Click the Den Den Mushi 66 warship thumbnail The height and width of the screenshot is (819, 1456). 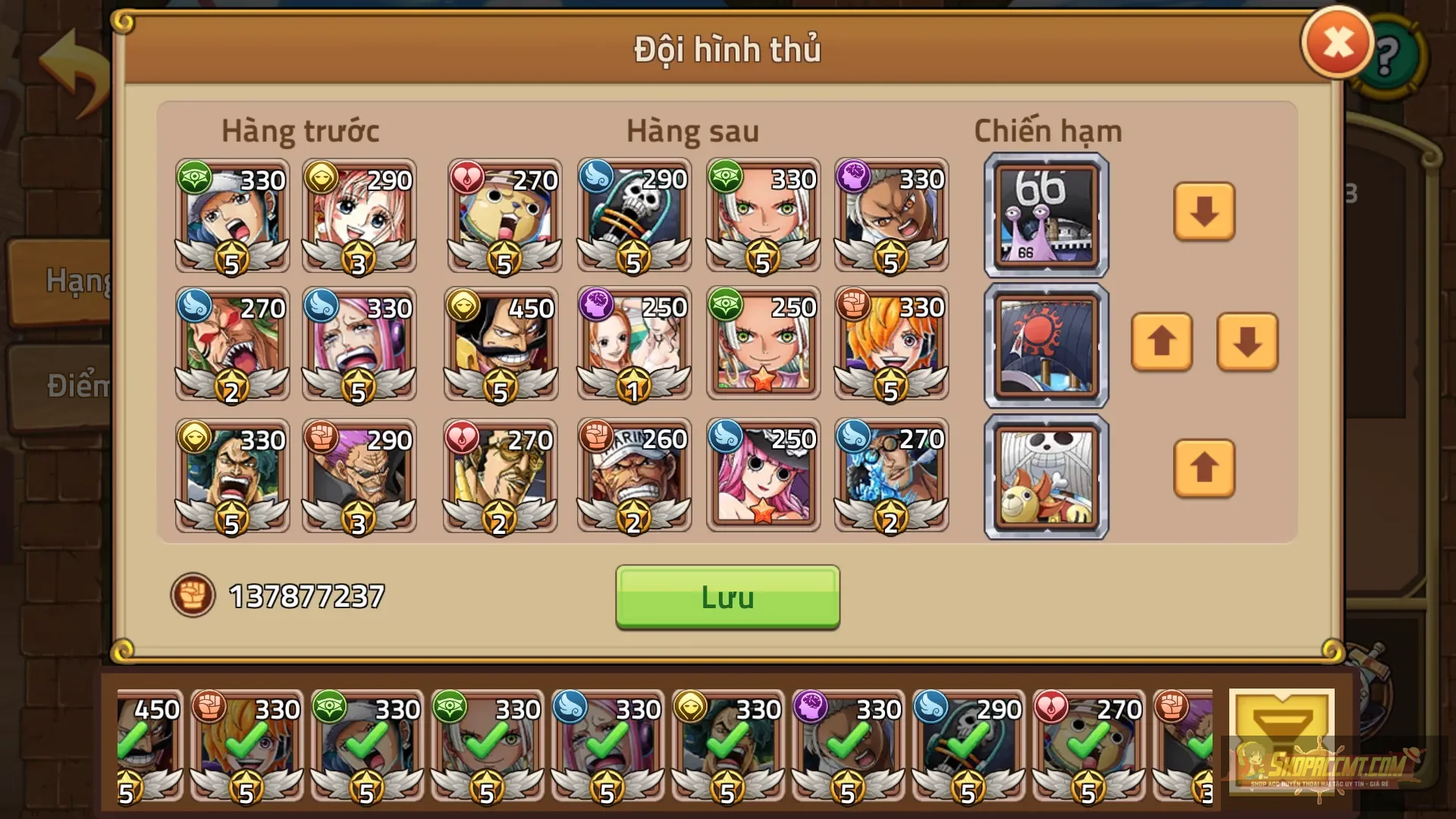pos(1045,215)
